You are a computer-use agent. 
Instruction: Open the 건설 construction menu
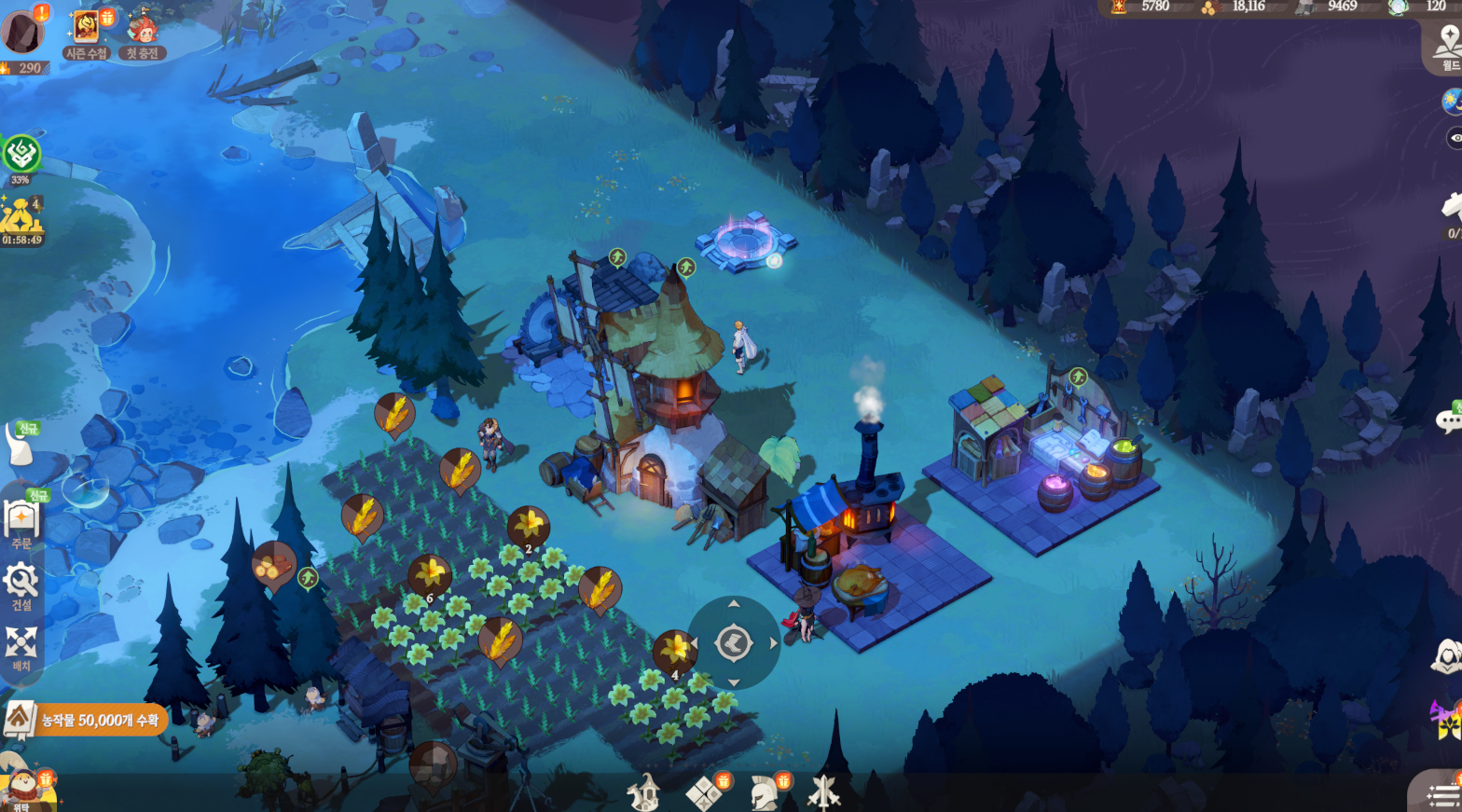pos(21,586)
